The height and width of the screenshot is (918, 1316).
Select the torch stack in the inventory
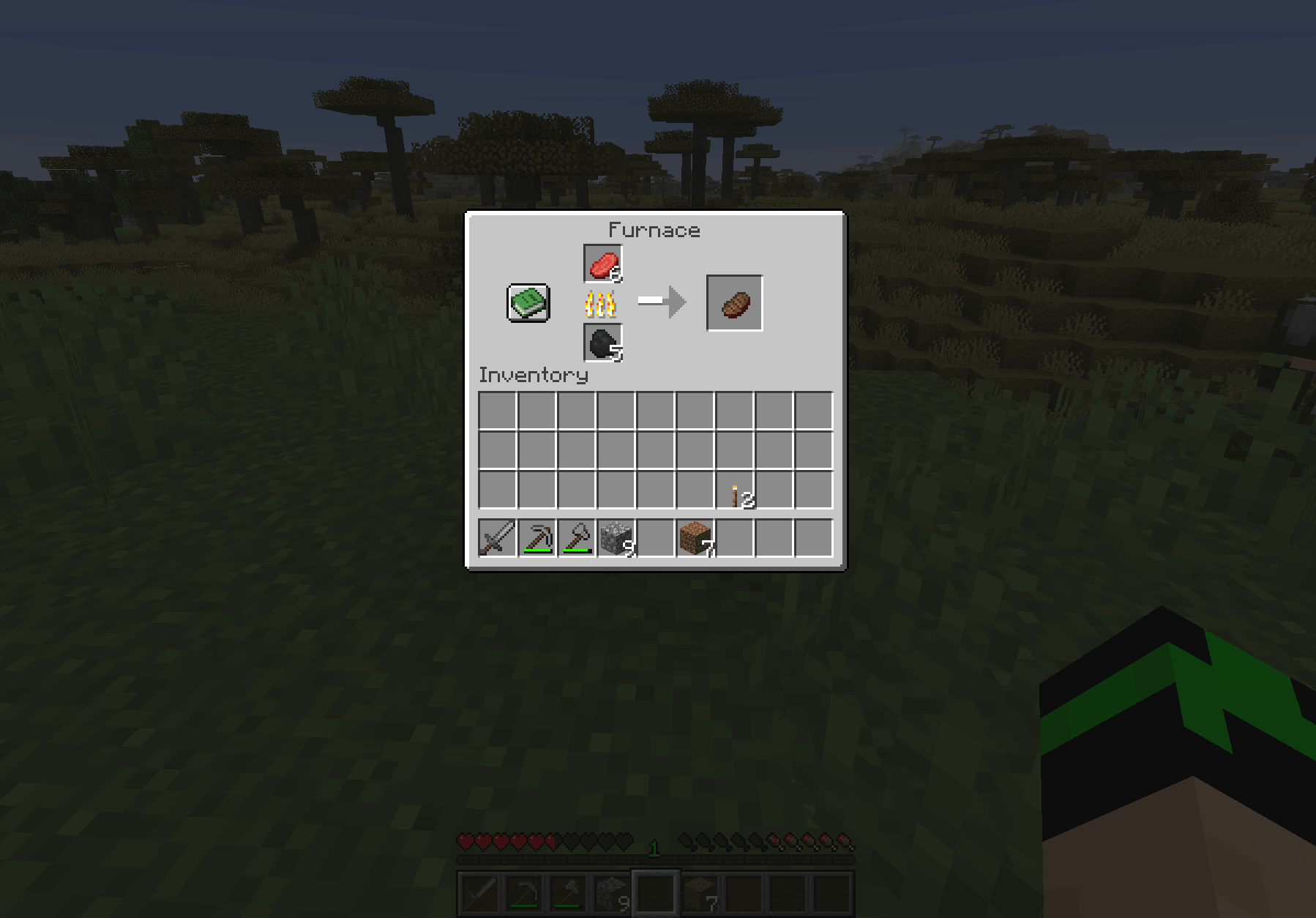tap(735, 490)
